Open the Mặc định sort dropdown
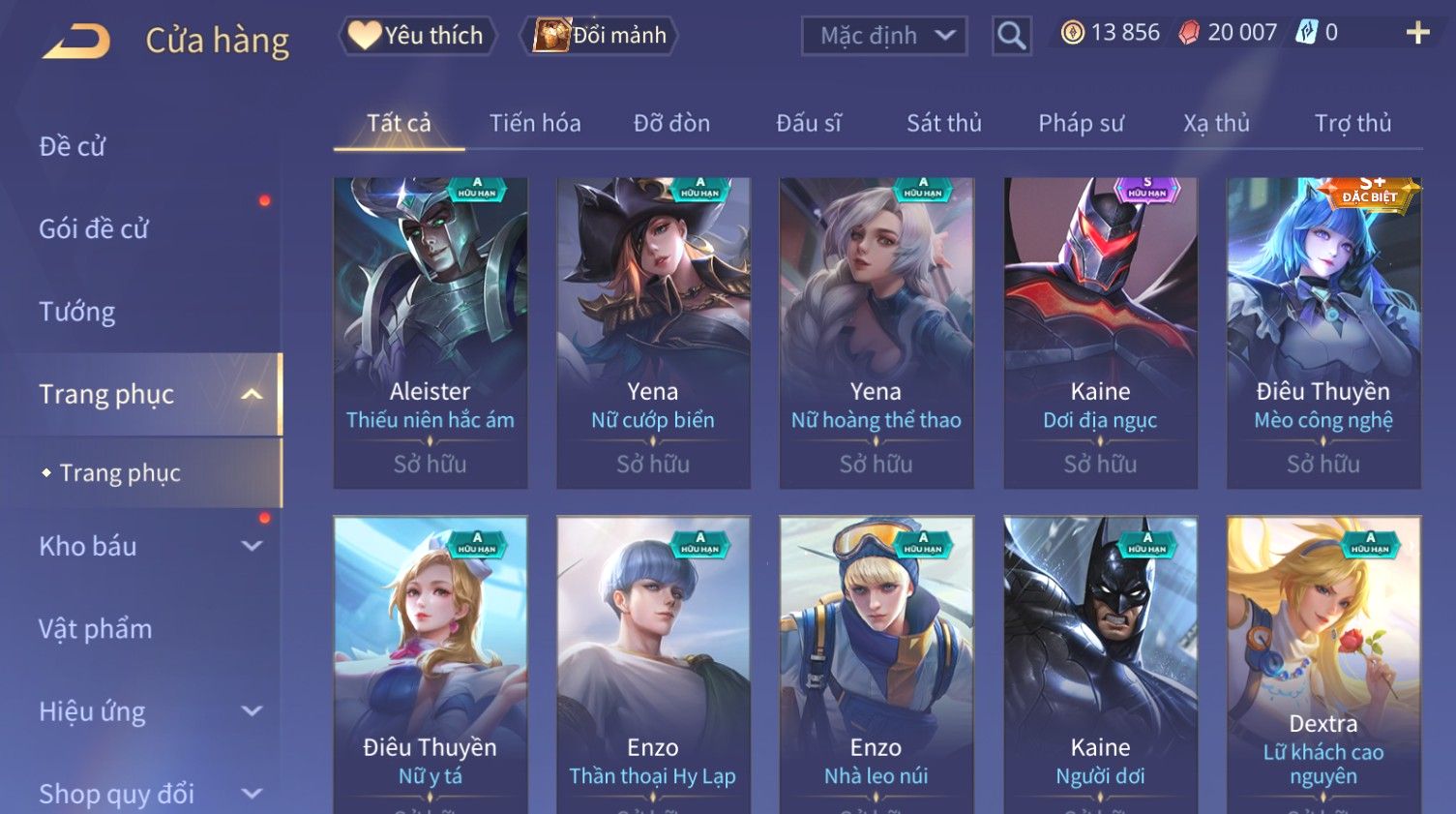 coord(883,36)
